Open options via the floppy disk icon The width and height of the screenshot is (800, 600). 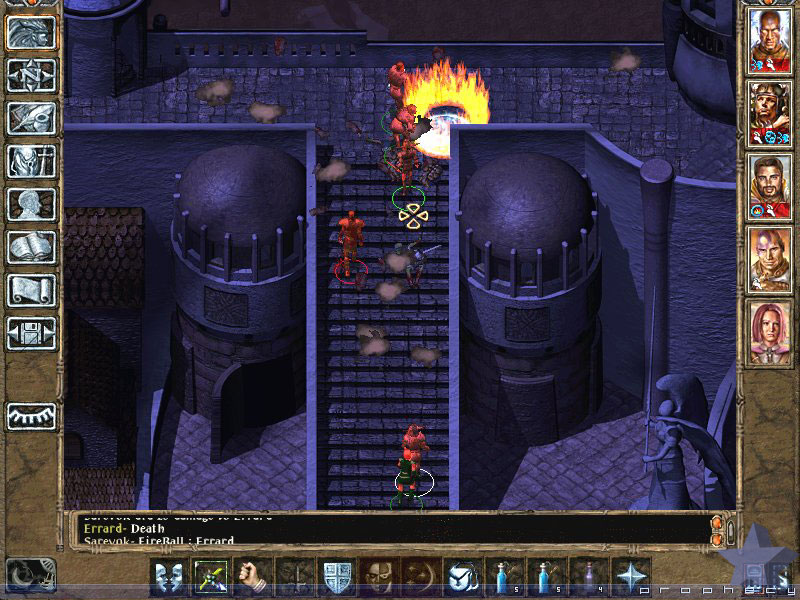pyautogui.click(x=31, y=333)
